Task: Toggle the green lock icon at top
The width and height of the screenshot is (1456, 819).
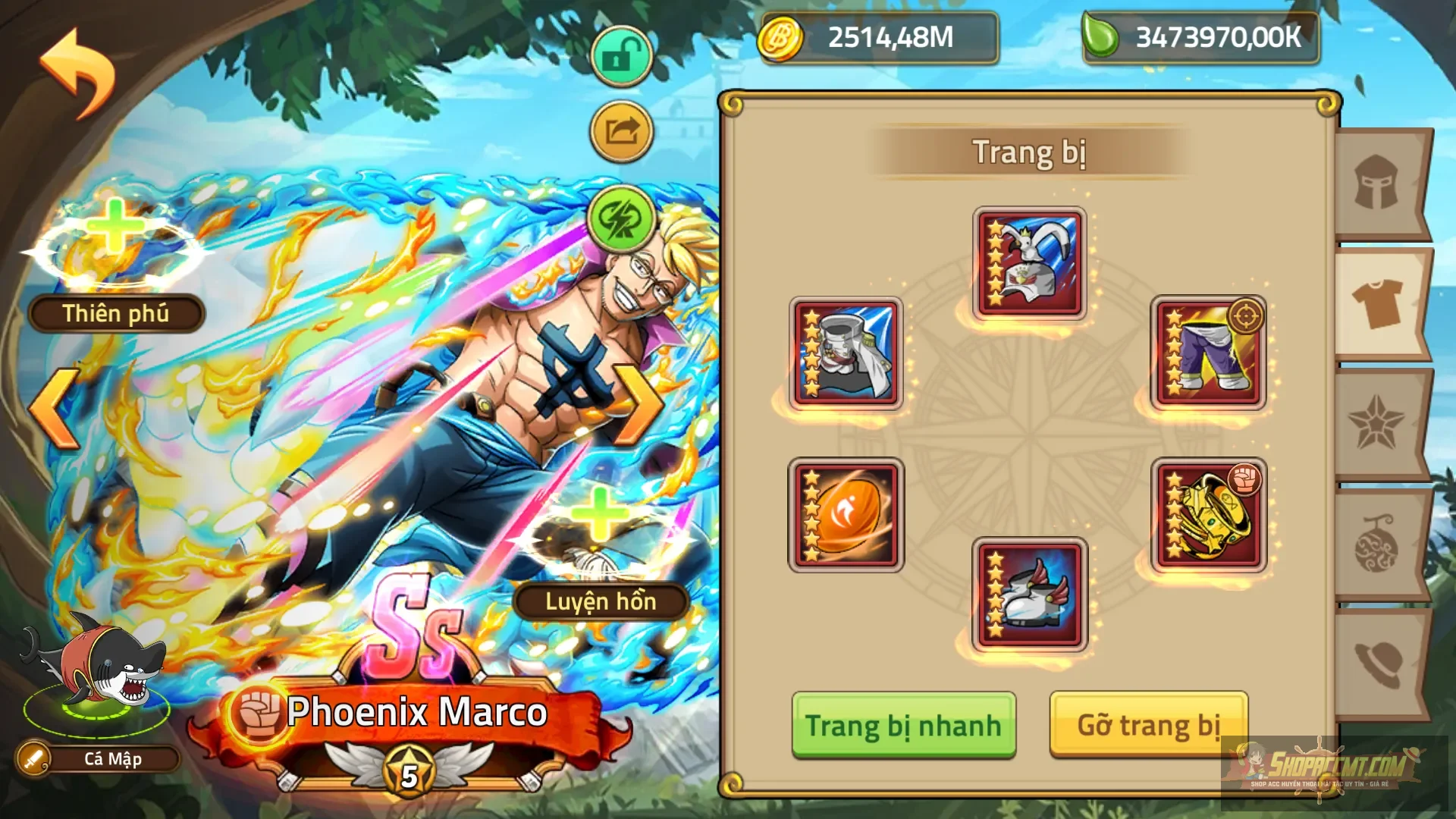Action: pos(621,55)
